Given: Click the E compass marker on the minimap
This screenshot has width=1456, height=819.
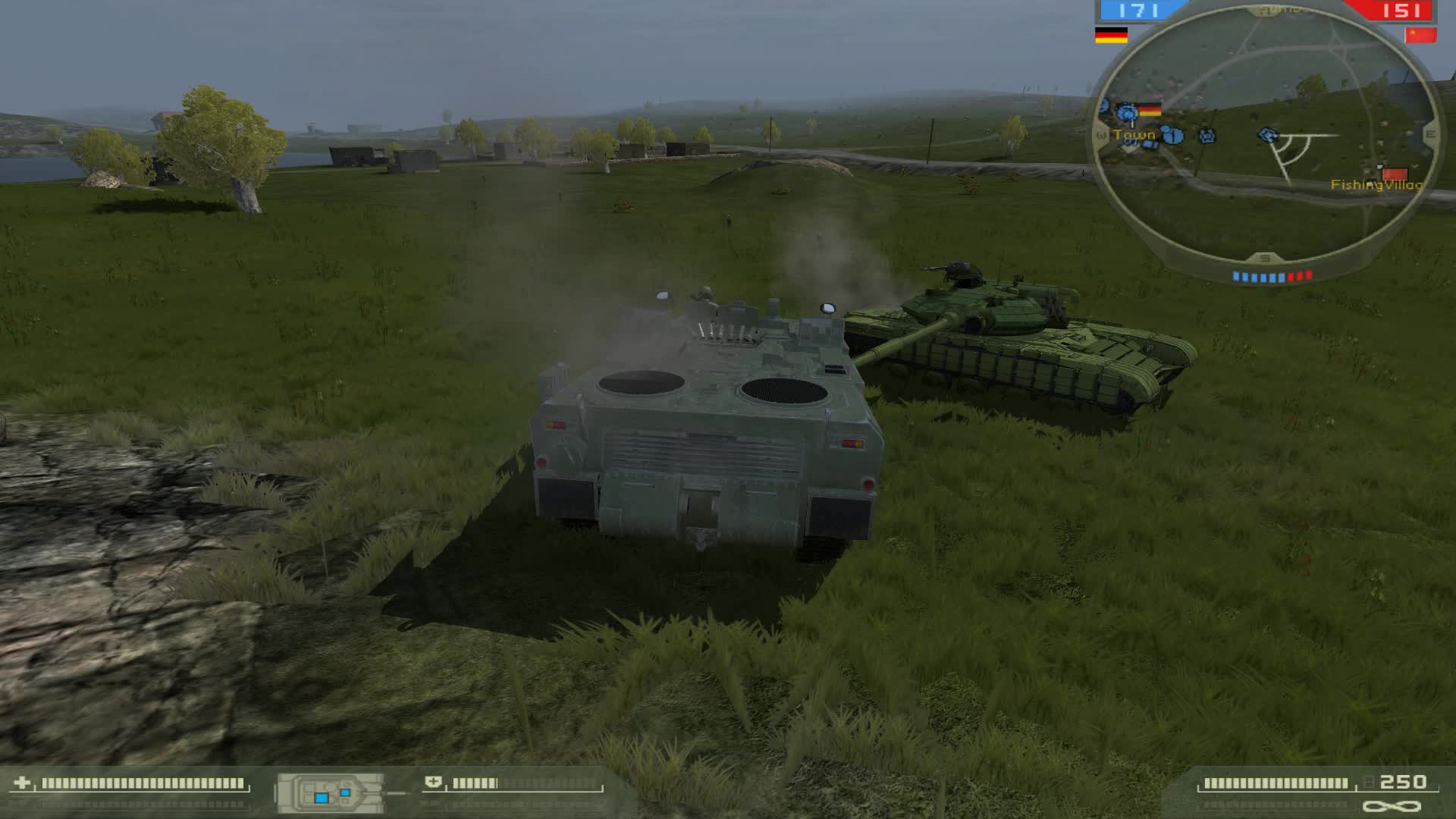Looking at the screenshot, I should pyautogui.click(x=1431, y=135).
